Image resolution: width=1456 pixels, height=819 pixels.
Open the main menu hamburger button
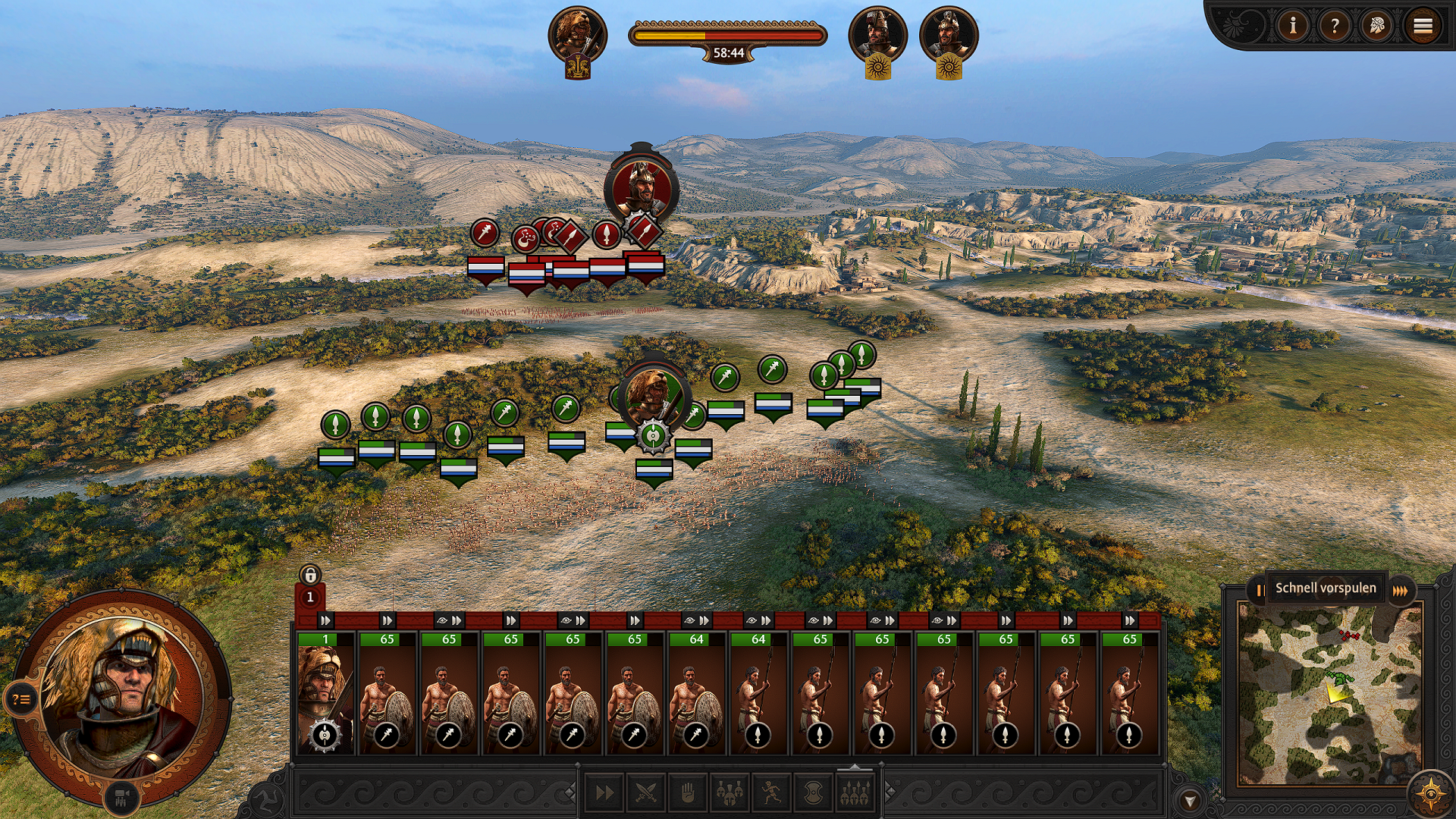pos(1423,27)
